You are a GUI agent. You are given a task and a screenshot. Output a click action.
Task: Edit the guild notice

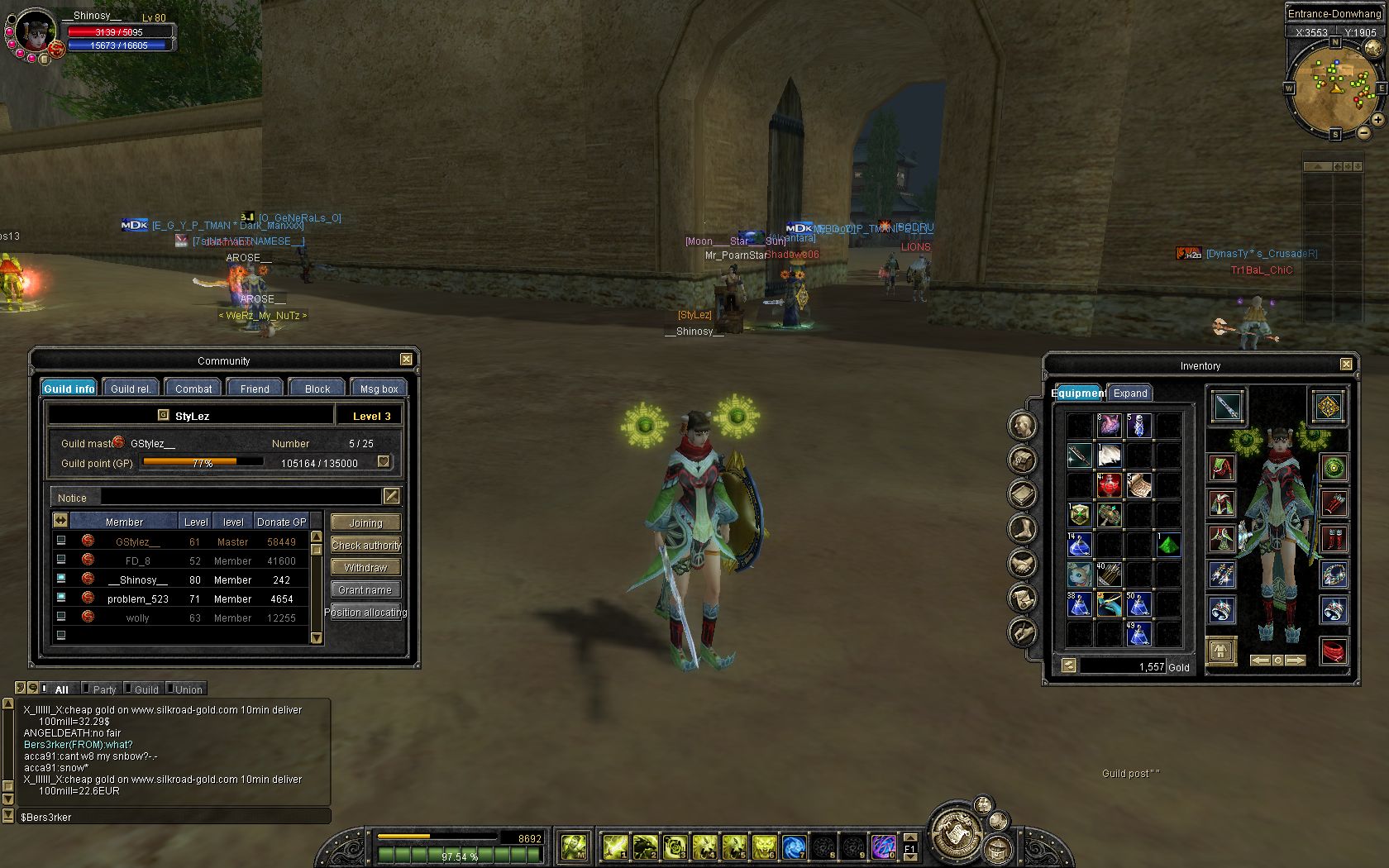click(391, 496)
